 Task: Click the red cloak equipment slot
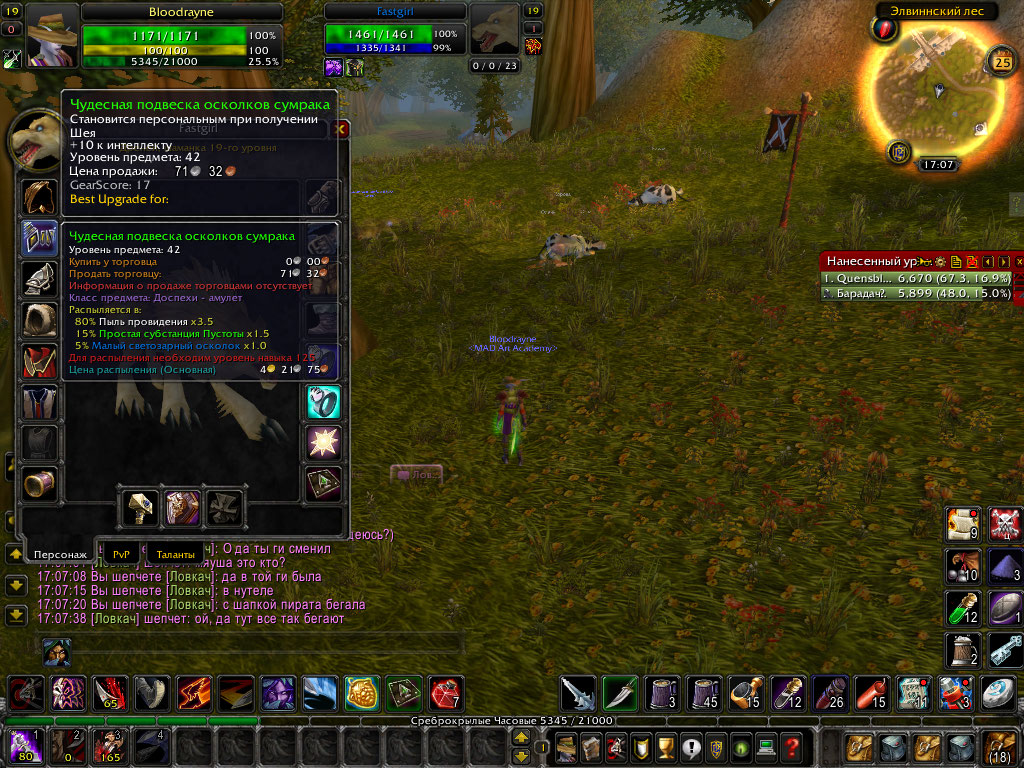[x=40, y=360]
